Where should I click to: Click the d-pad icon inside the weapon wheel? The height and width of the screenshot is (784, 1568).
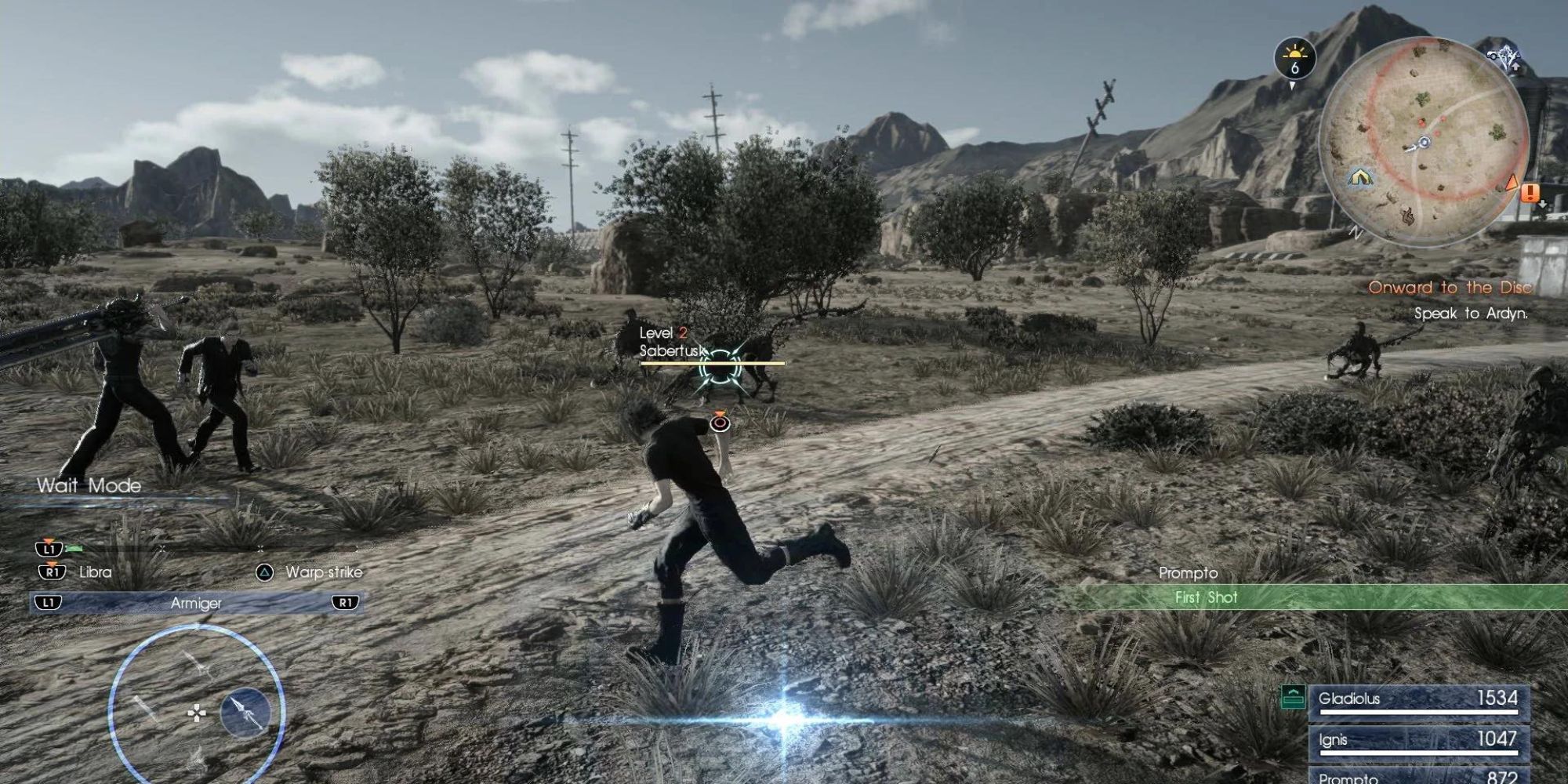pos(197,713)
